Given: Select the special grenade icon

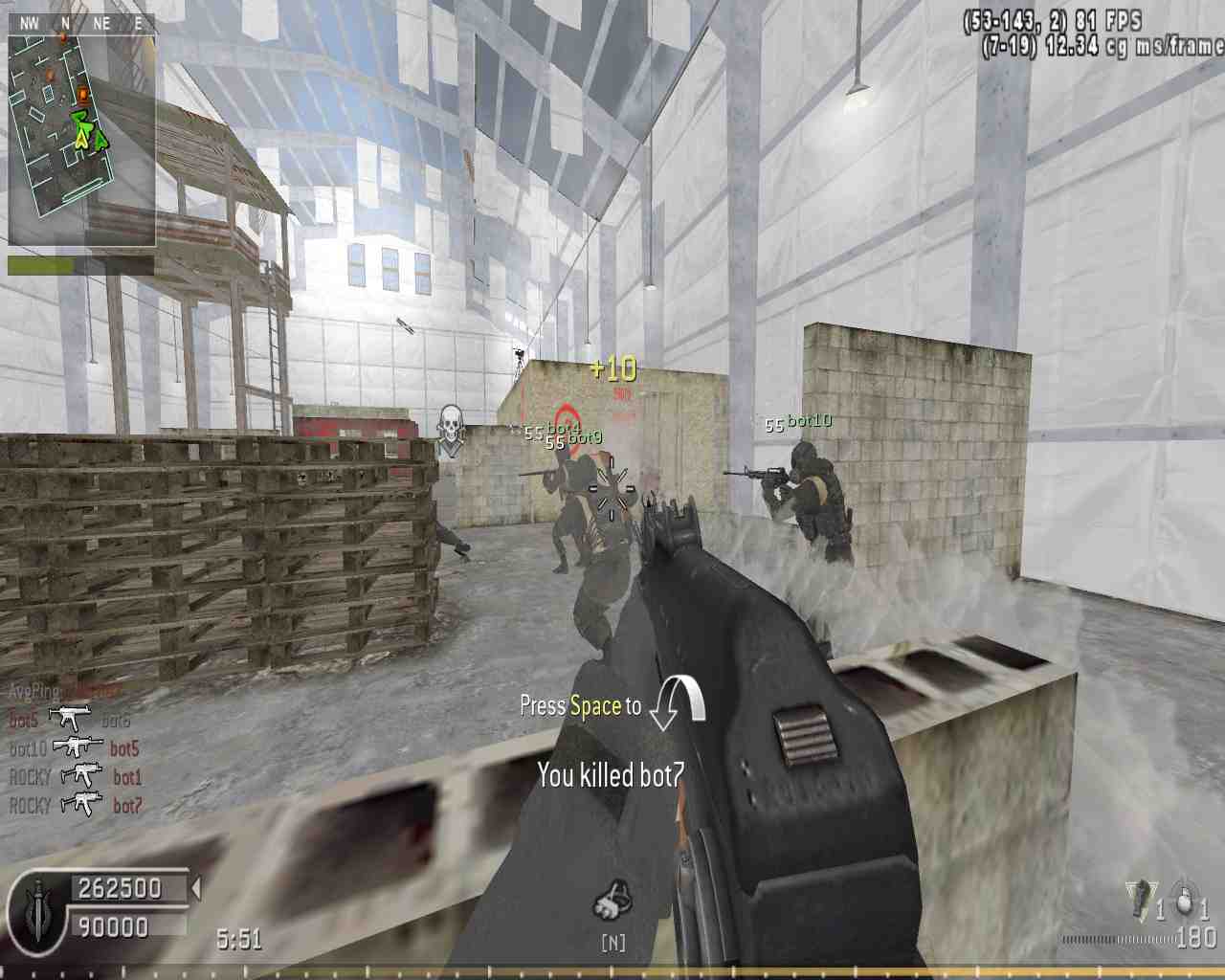Looking at the screenshot, I should (1140, 901).
